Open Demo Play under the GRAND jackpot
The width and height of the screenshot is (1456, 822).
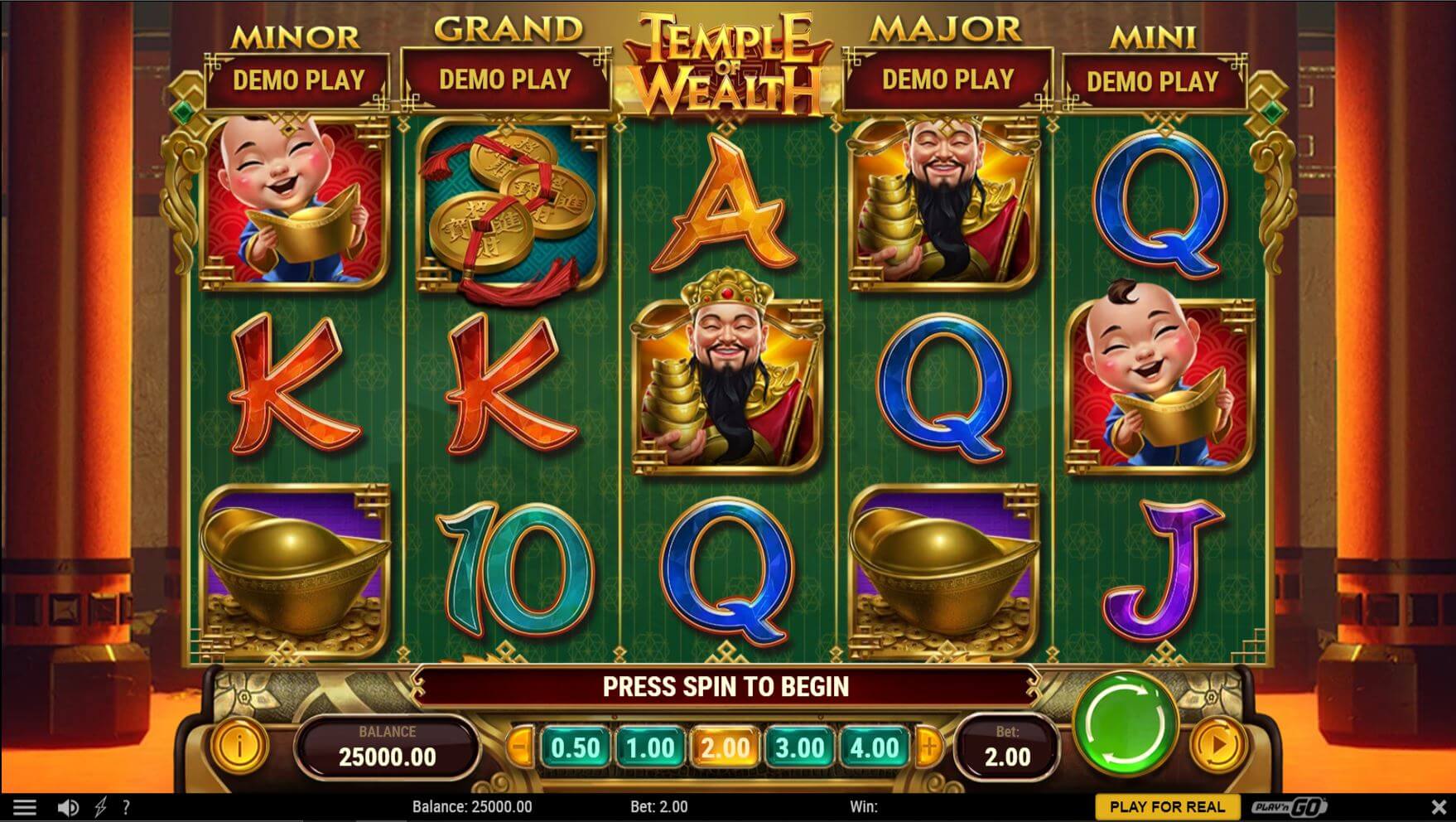504,80
